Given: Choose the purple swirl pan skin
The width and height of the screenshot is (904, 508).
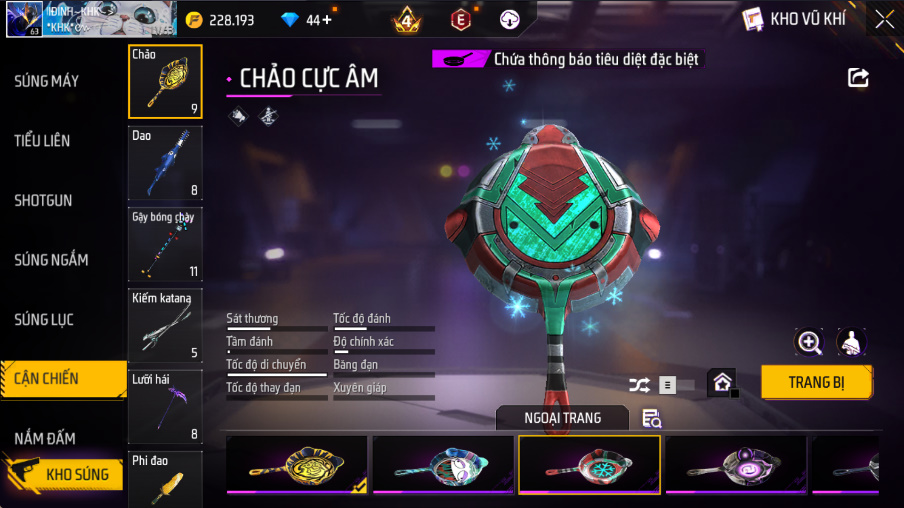Looking at the screenshot, I should [x=735, y=466].
